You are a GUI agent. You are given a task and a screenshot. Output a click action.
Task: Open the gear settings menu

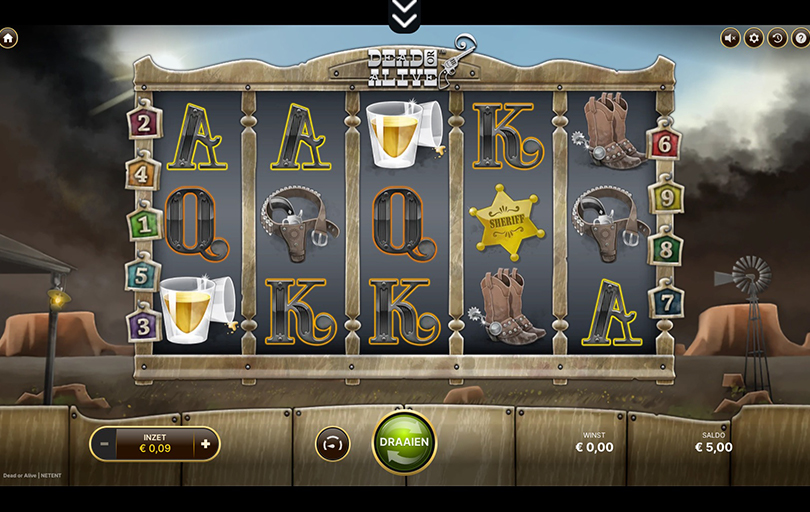[x=754, y=38]
